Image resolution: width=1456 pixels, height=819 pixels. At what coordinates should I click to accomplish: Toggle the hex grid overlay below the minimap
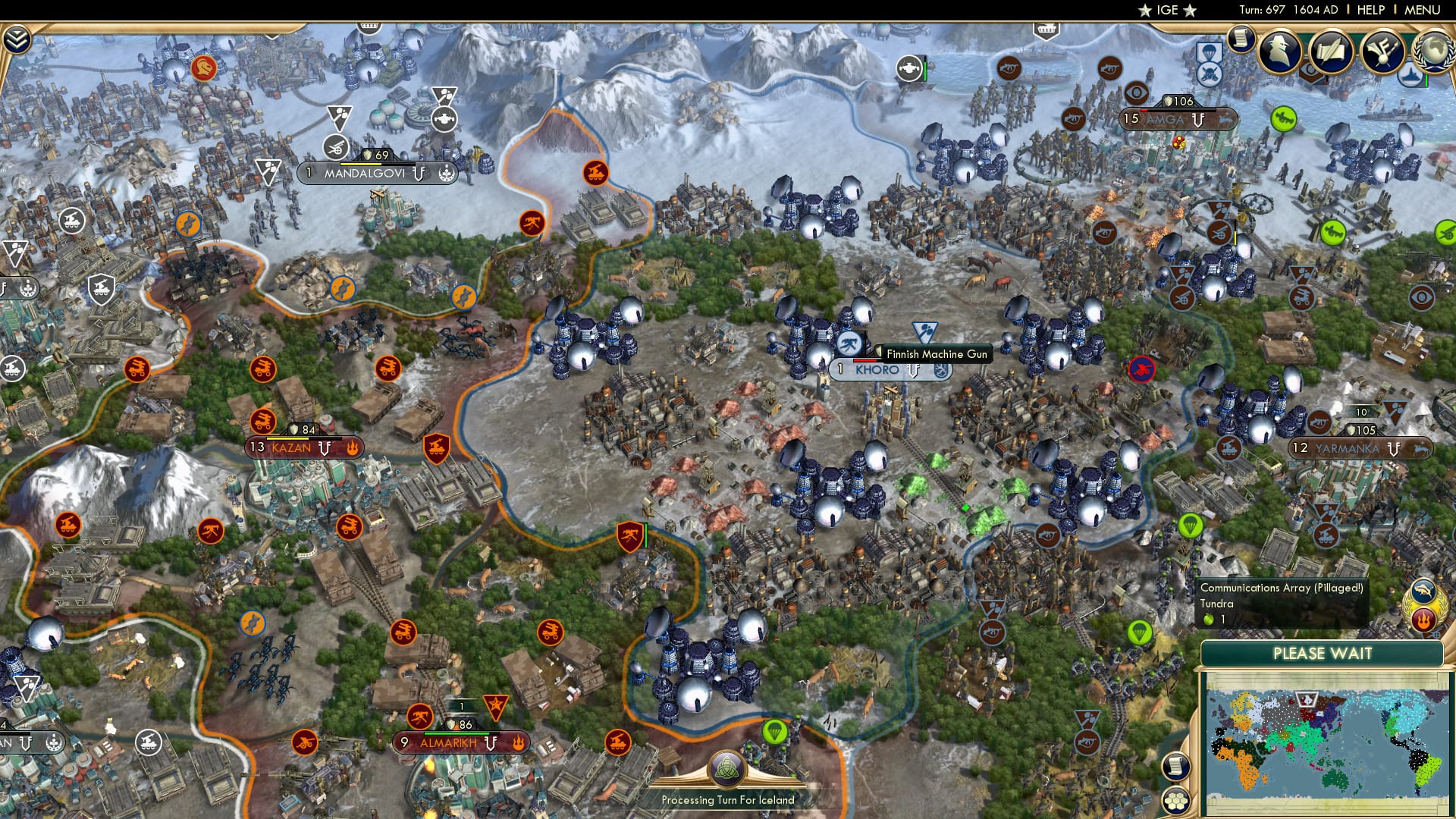click(1177, 802)
